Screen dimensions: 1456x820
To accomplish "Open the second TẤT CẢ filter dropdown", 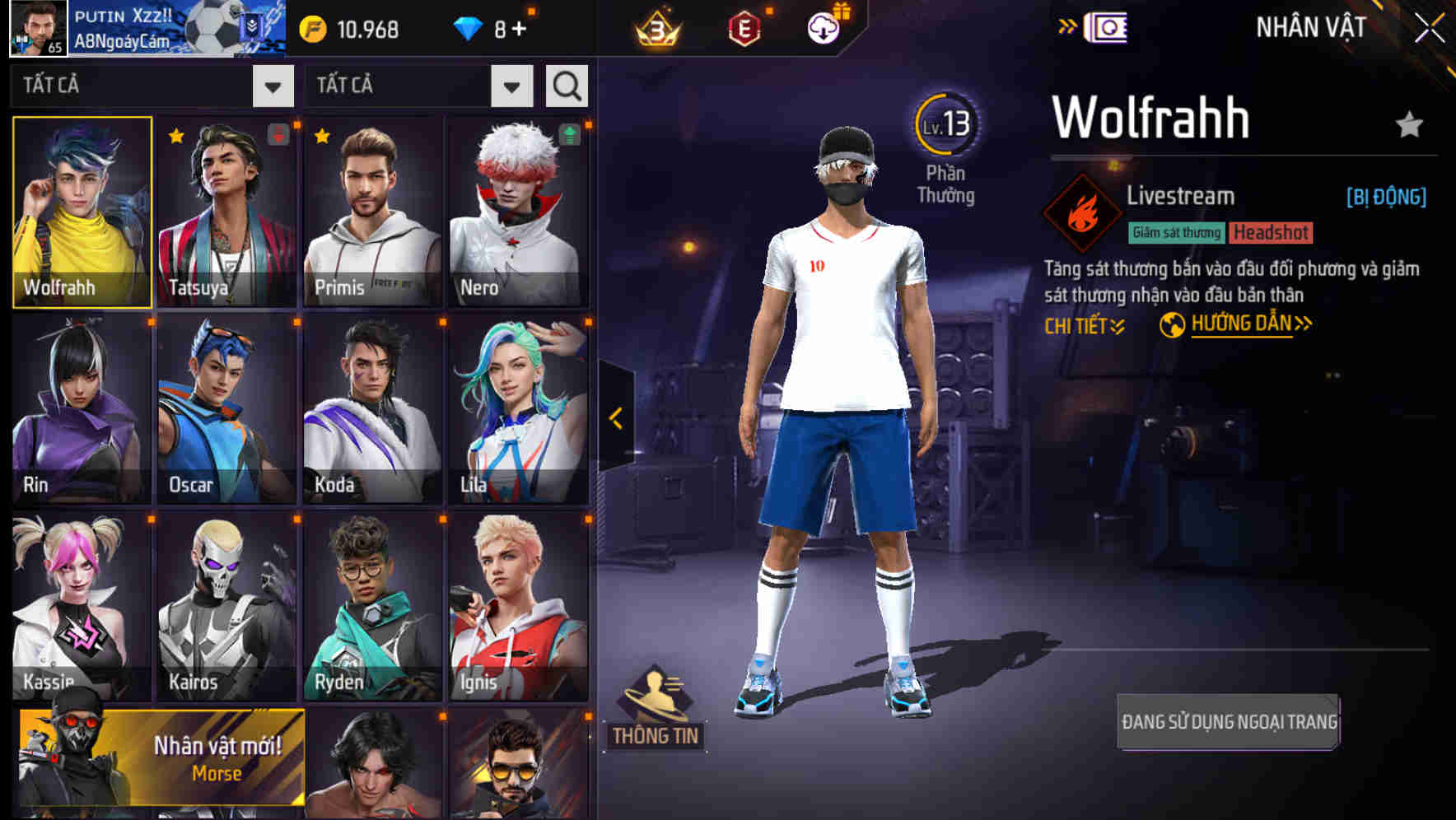I will pos(420,85).
